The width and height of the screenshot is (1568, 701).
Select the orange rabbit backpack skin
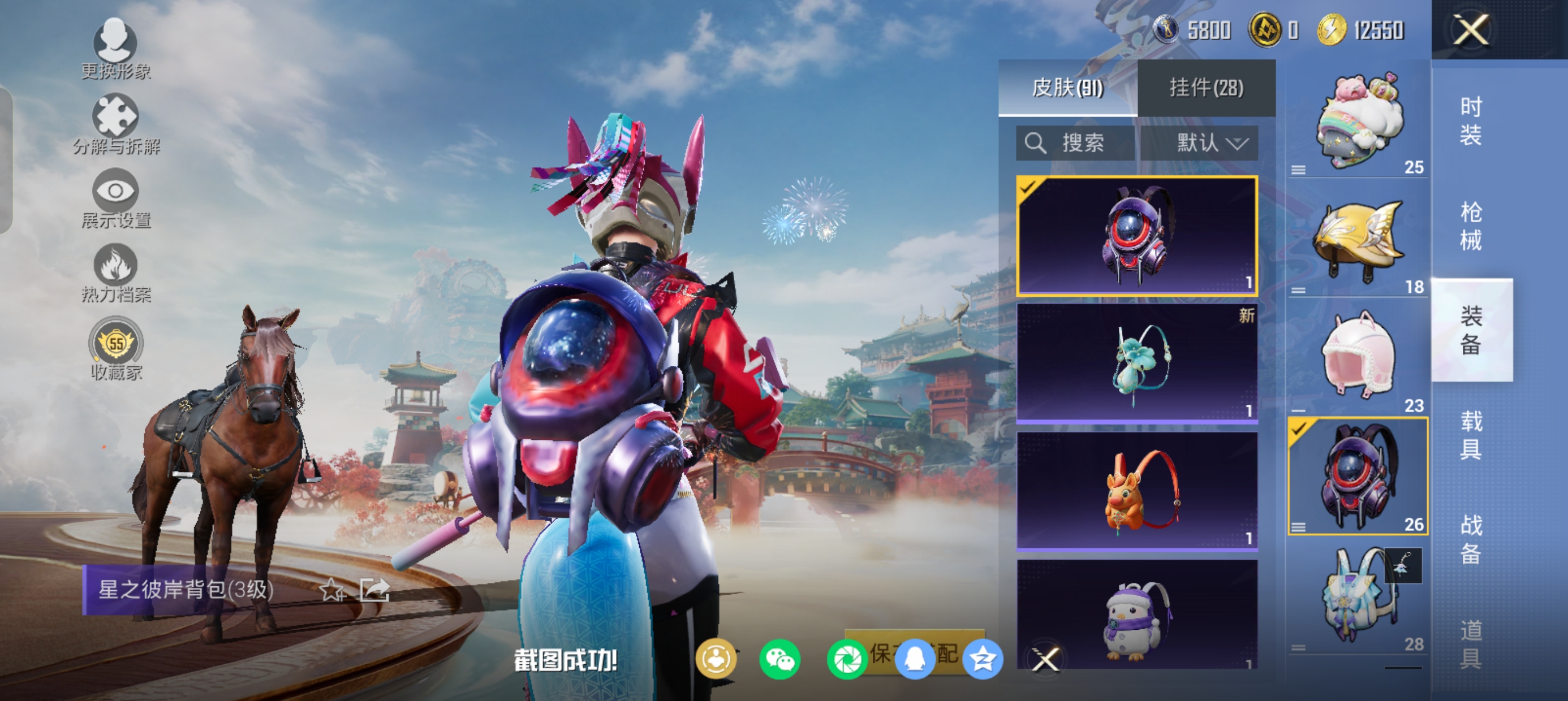(1136, 491)
